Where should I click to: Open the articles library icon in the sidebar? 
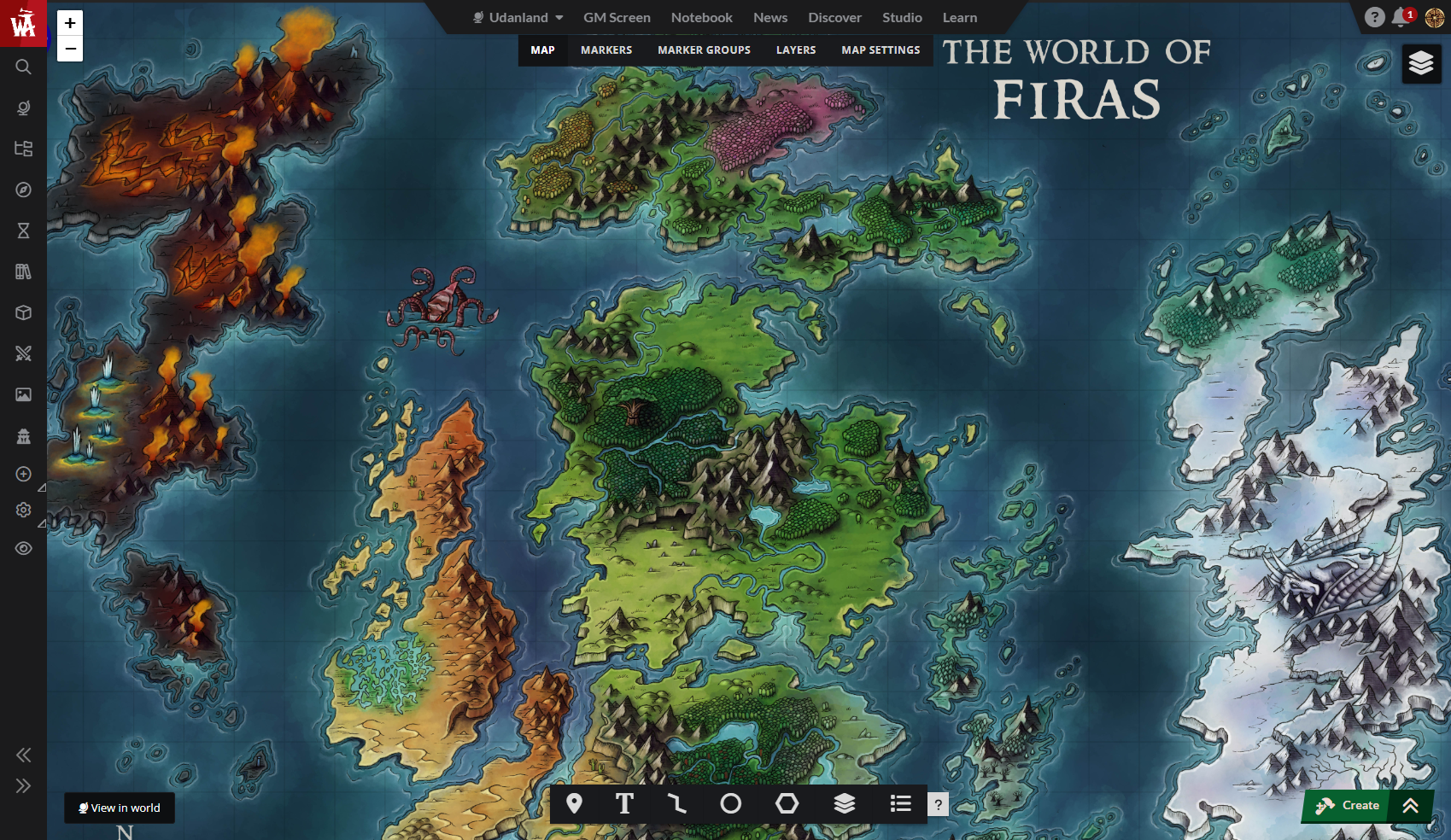coord(23,271)
